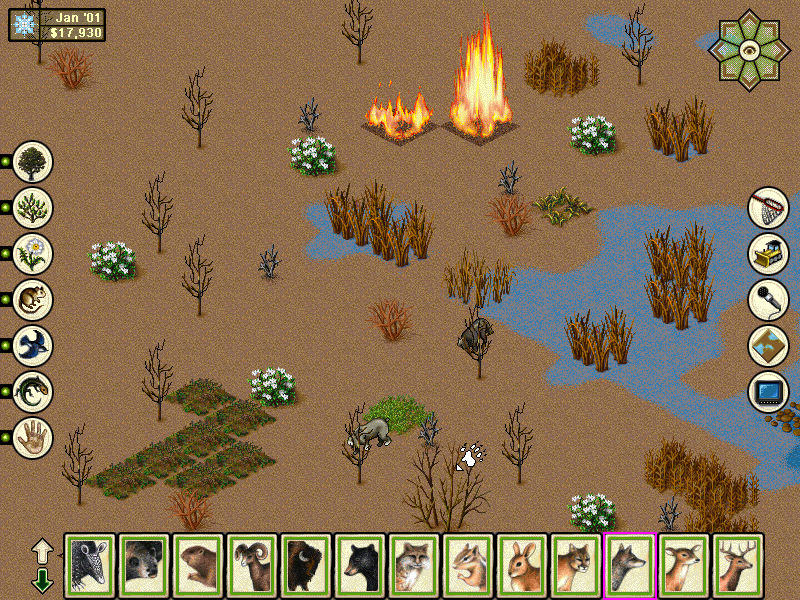The height and width of the screenshot is (600, 800).
Task: Select the black bear card
Action: 359,566
